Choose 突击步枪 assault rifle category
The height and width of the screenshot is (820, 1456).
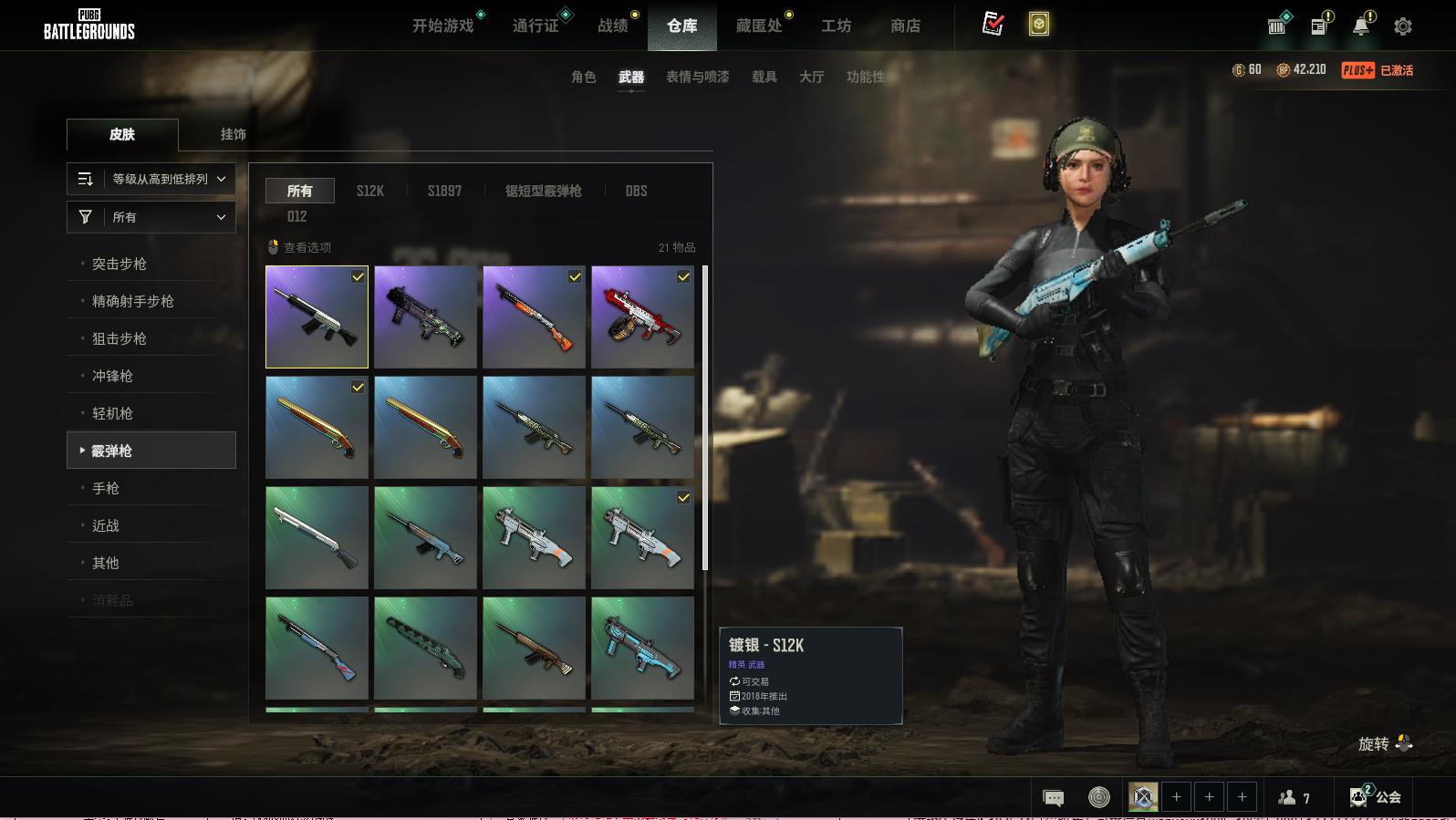coord(120,264)
